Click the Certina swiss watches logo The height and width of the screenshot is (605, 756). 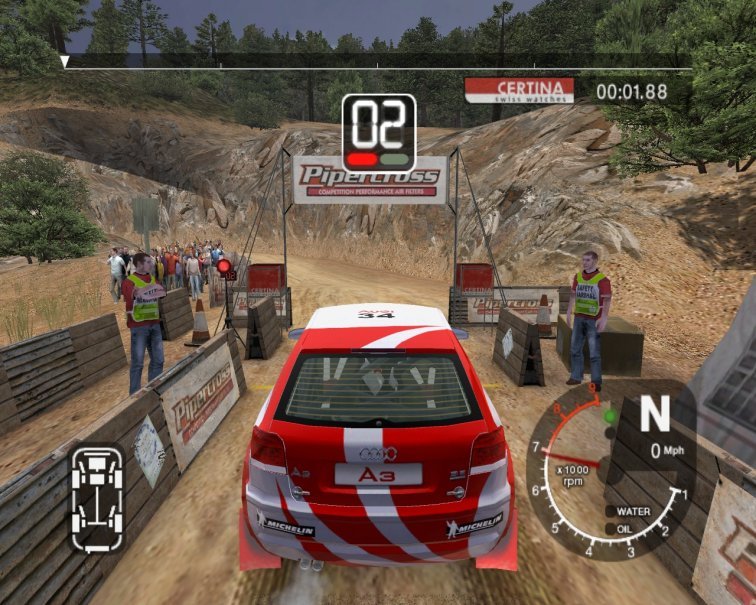coord(519,90)
